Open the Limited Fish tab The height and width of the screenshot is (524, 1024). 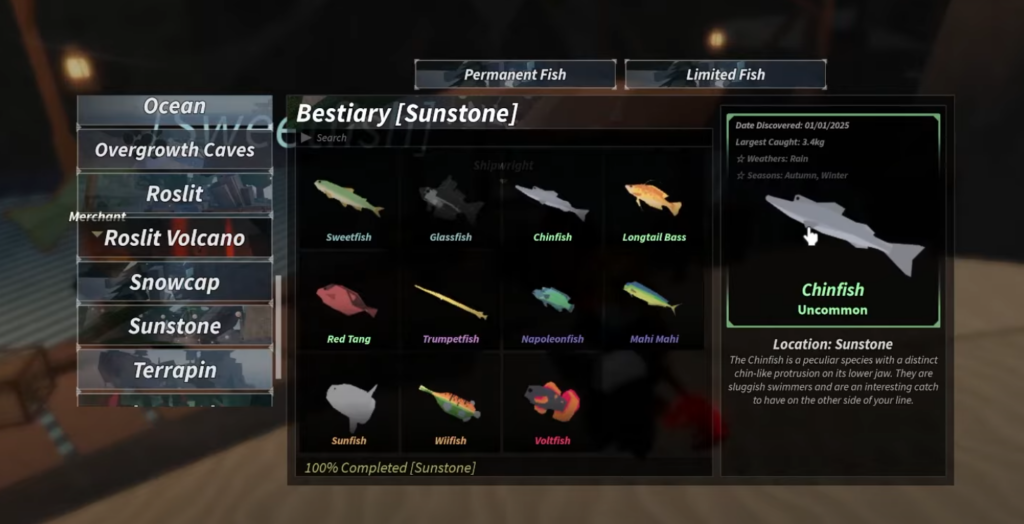tap(725, 74)
